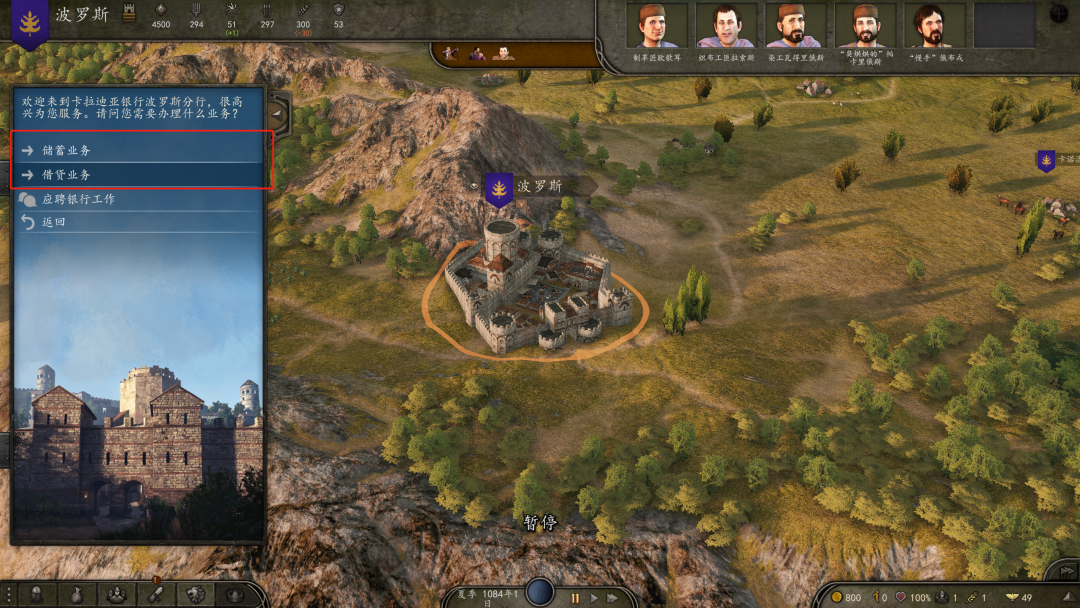Select notable 染工瓦伴里犊斯 portrait

coord(795,27)
